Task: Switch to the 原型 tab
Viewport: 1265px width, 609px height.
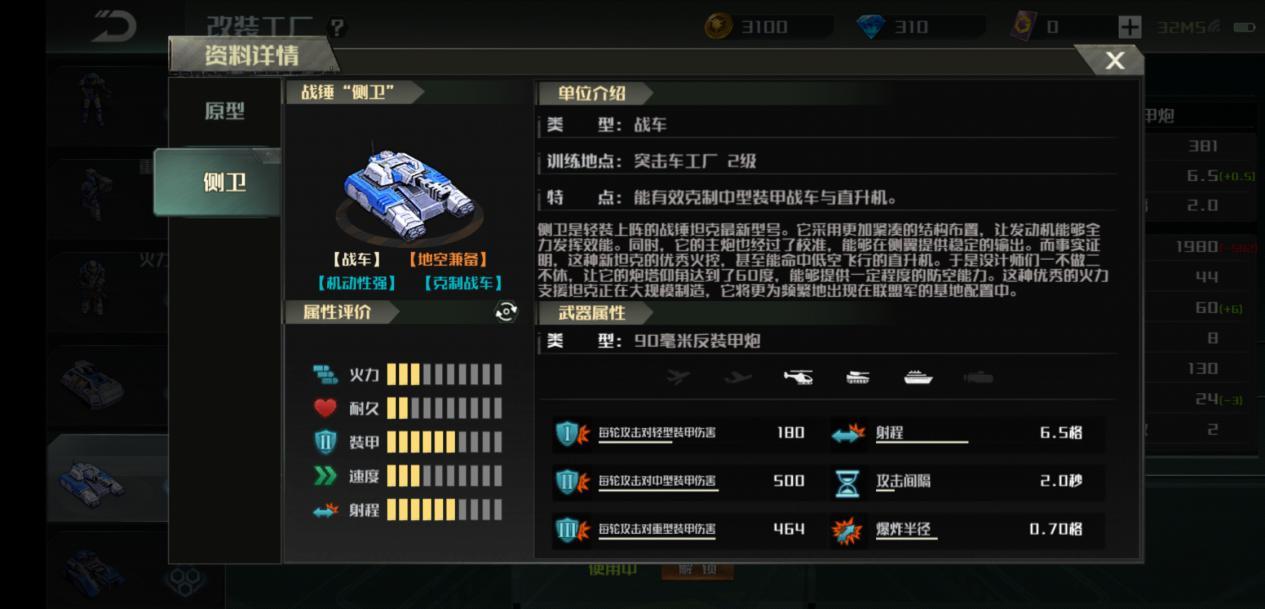Action: 224,111
